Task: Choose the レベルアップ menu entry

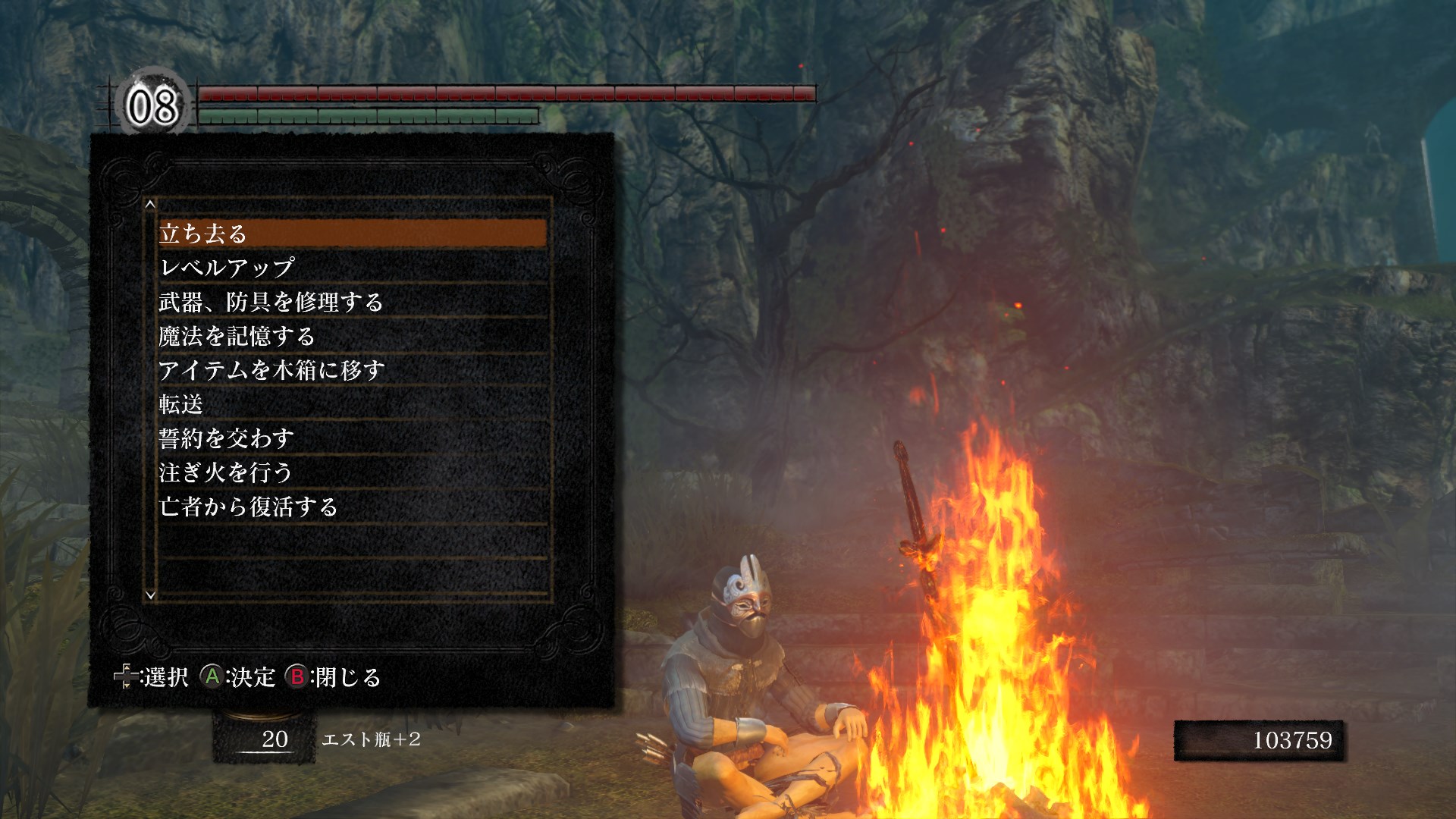Action: [353, 268]
